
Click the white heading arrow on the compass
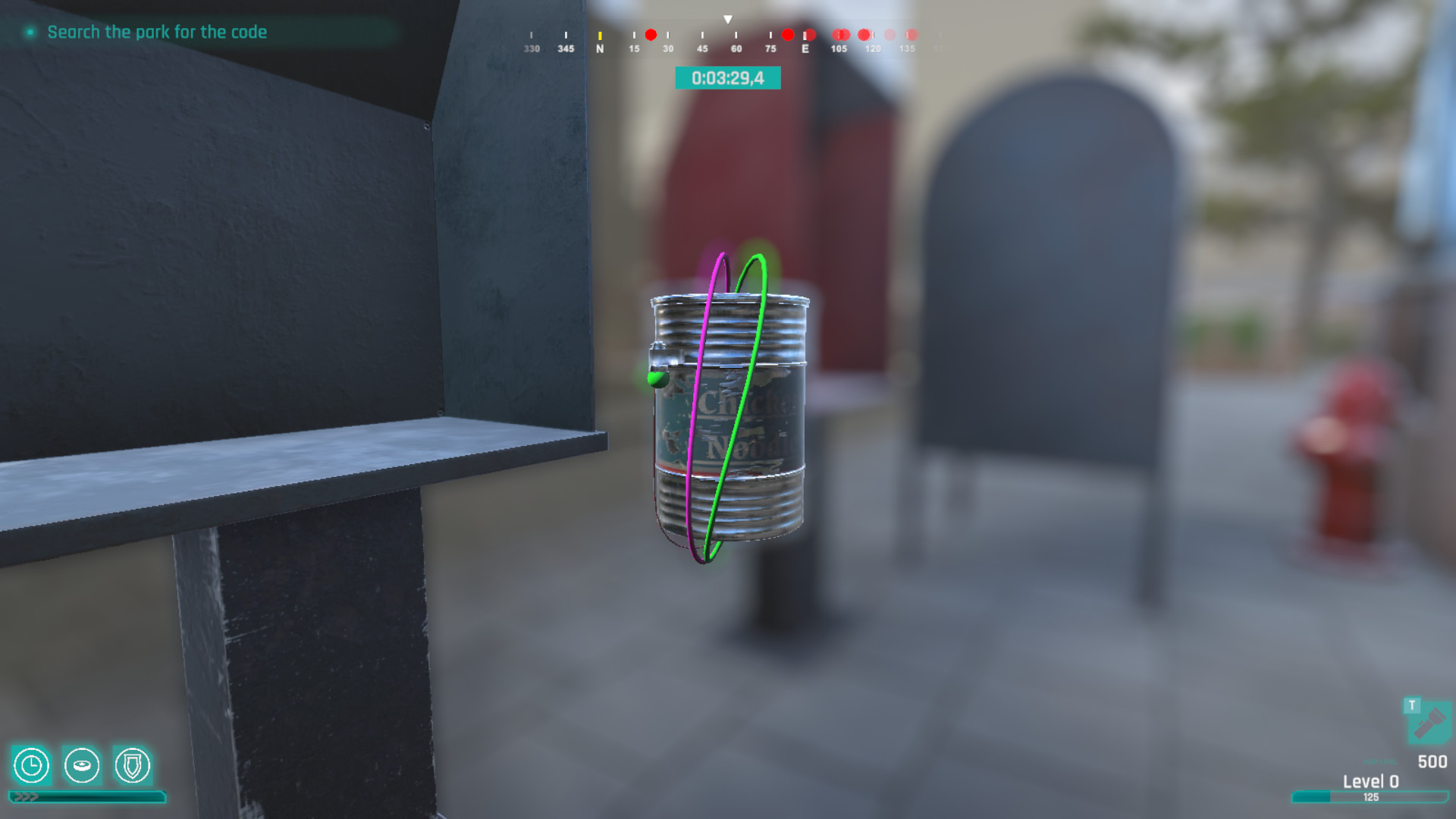[x=728, y=19]
